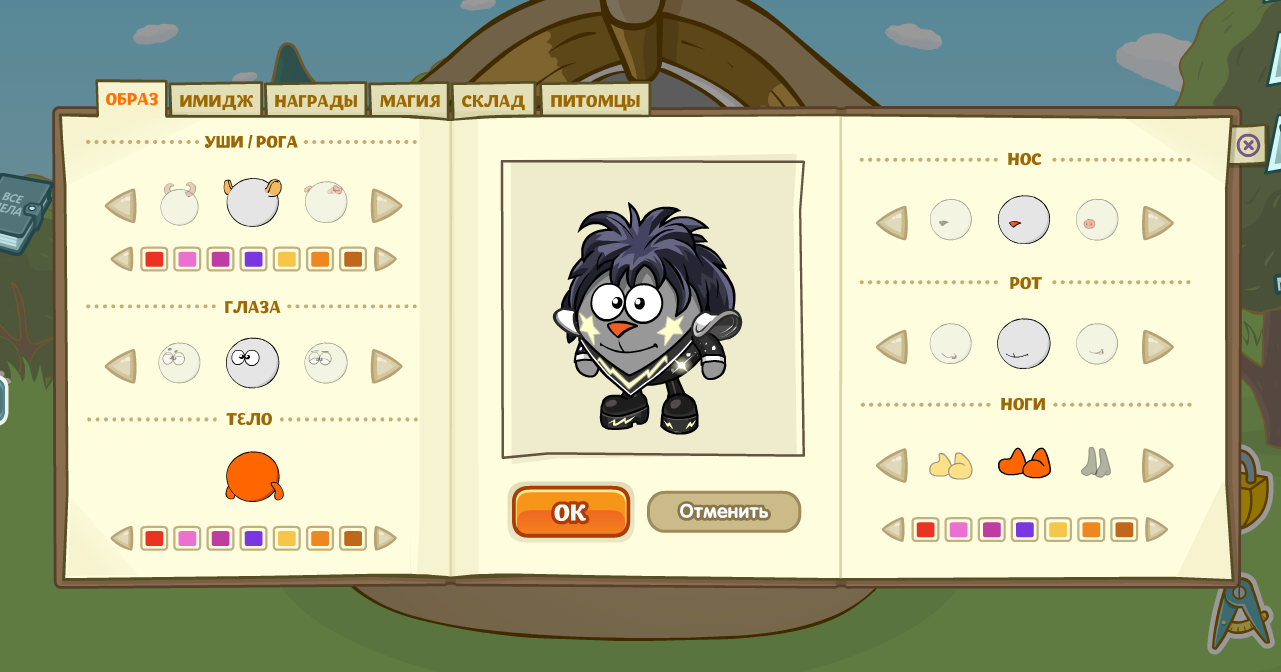Screen dimensions: 1281x672
Task: Show the previous eyes option
Action: point(121,366)
